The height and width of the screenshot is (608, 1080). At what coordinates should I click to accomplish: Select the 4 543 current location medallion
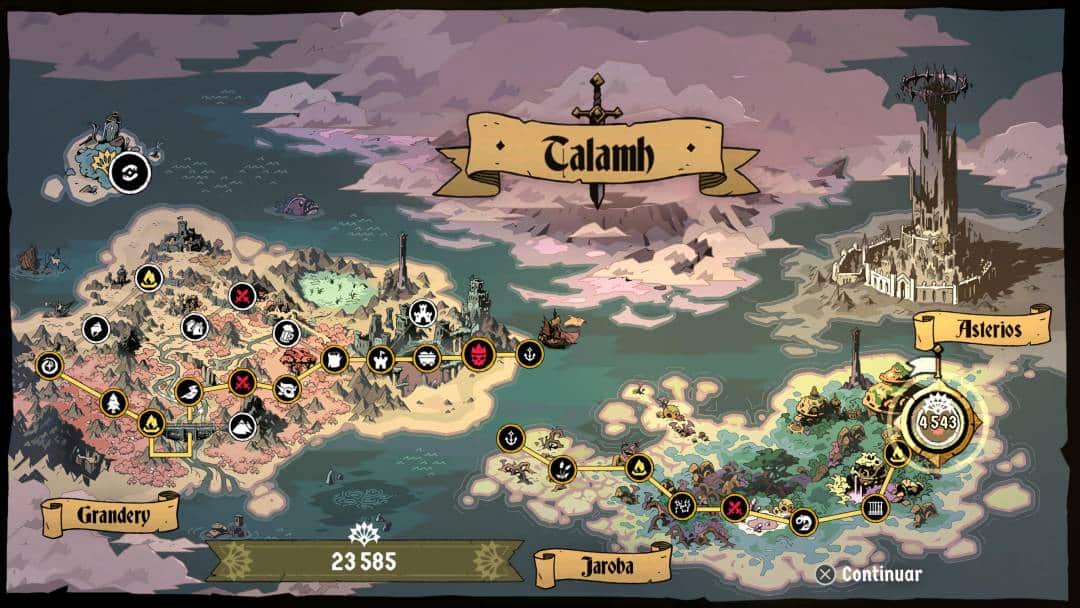[937, 418]
